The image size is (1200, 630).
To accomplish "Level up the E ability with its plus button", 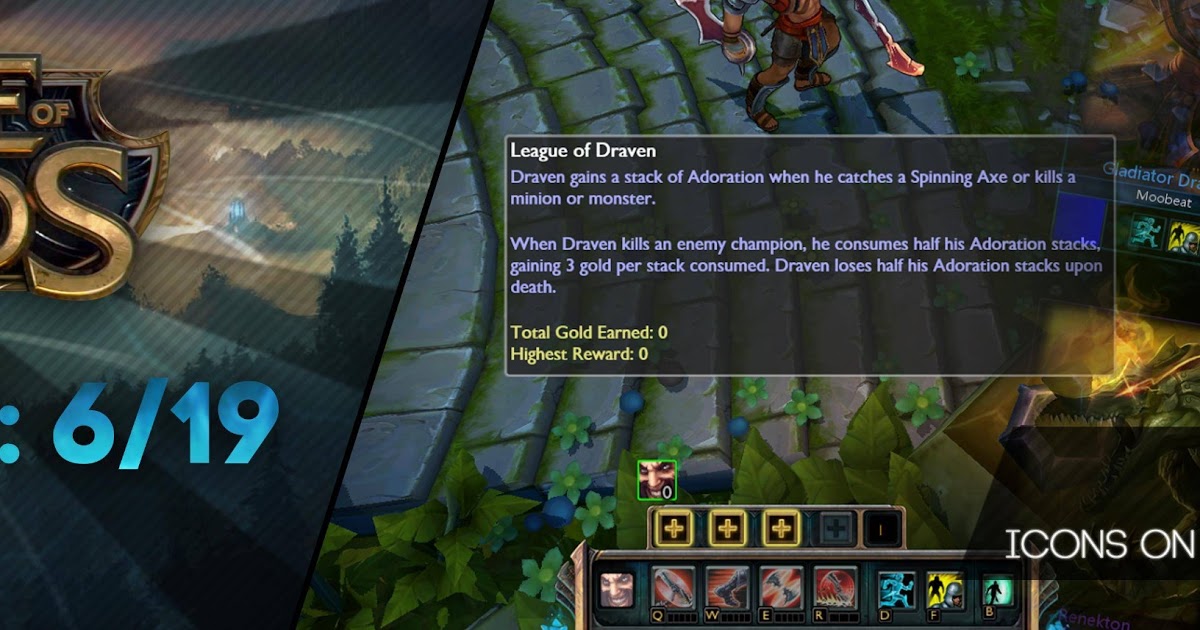I will point(782,528).
